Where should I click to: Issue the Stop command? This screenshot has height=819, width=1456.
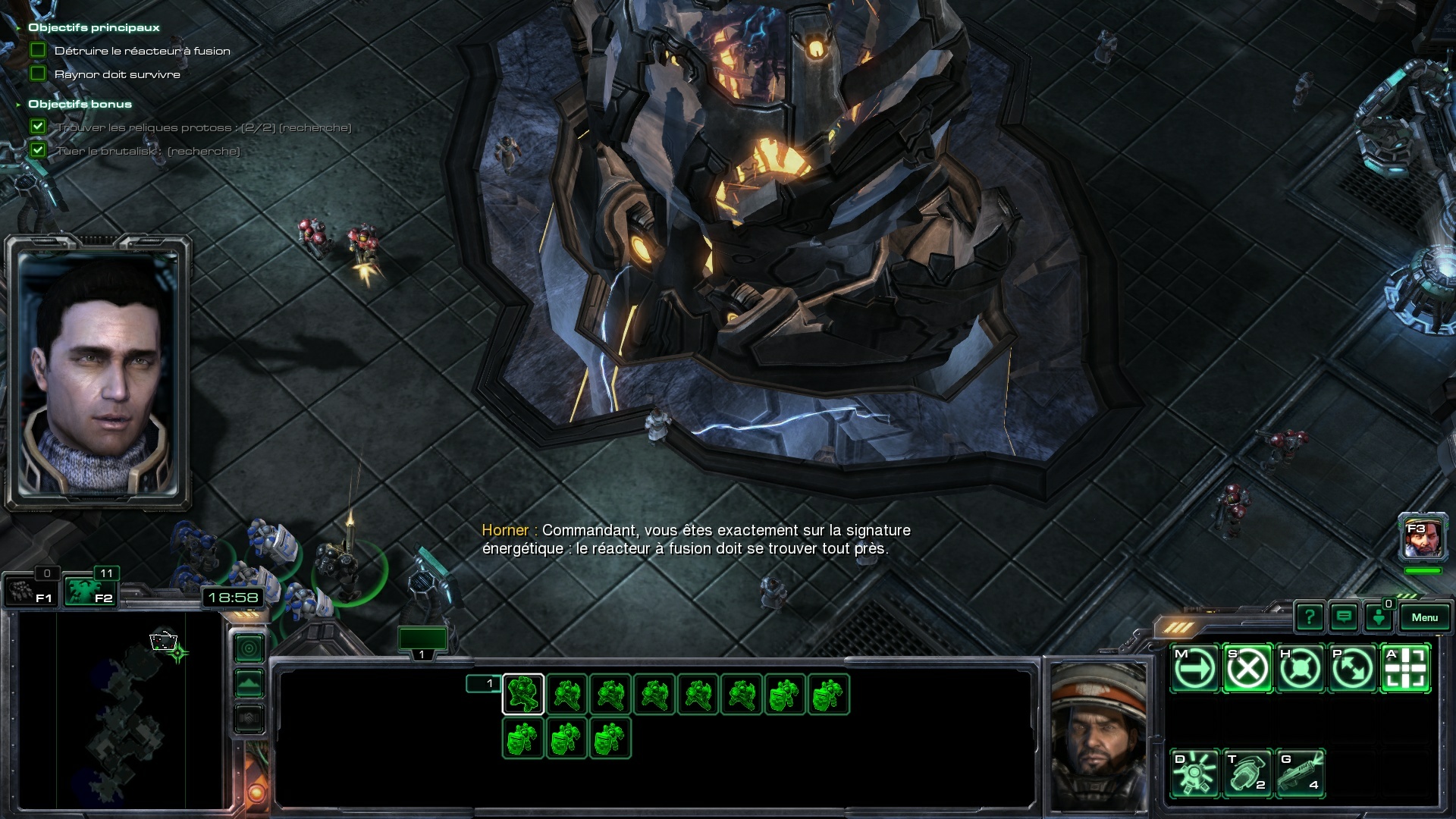[x=1247, y=669]
